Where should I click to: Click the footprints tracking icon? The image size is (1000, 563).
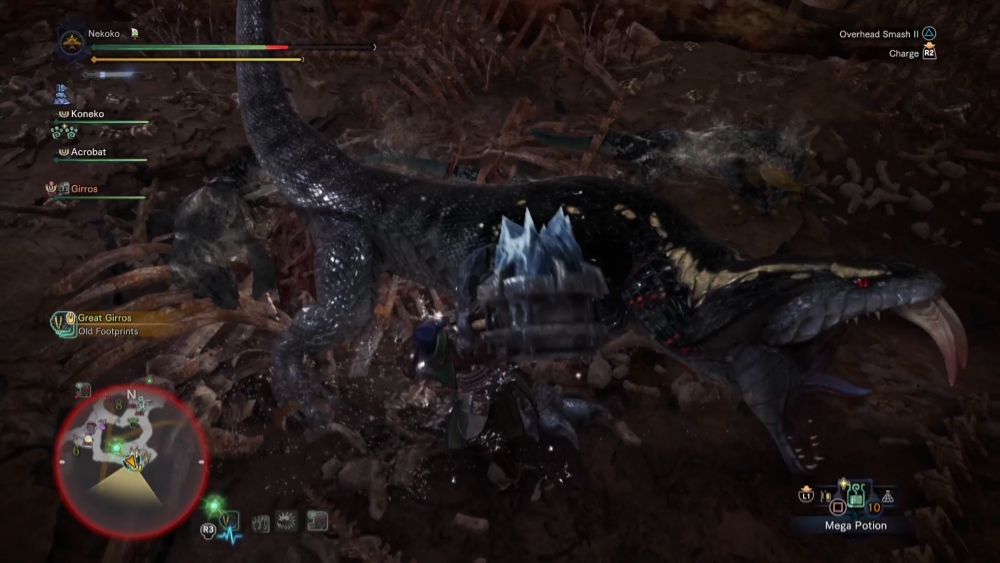tap(262, 522)
